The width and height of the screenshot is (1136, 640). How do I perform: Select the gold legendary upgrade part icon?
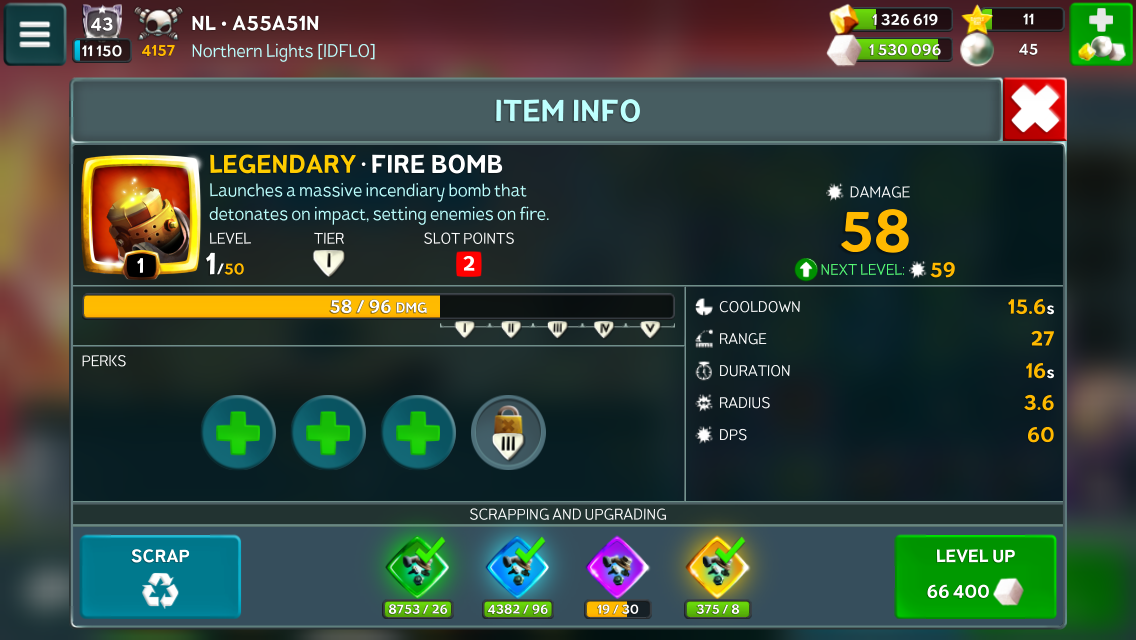coord(717,568)
